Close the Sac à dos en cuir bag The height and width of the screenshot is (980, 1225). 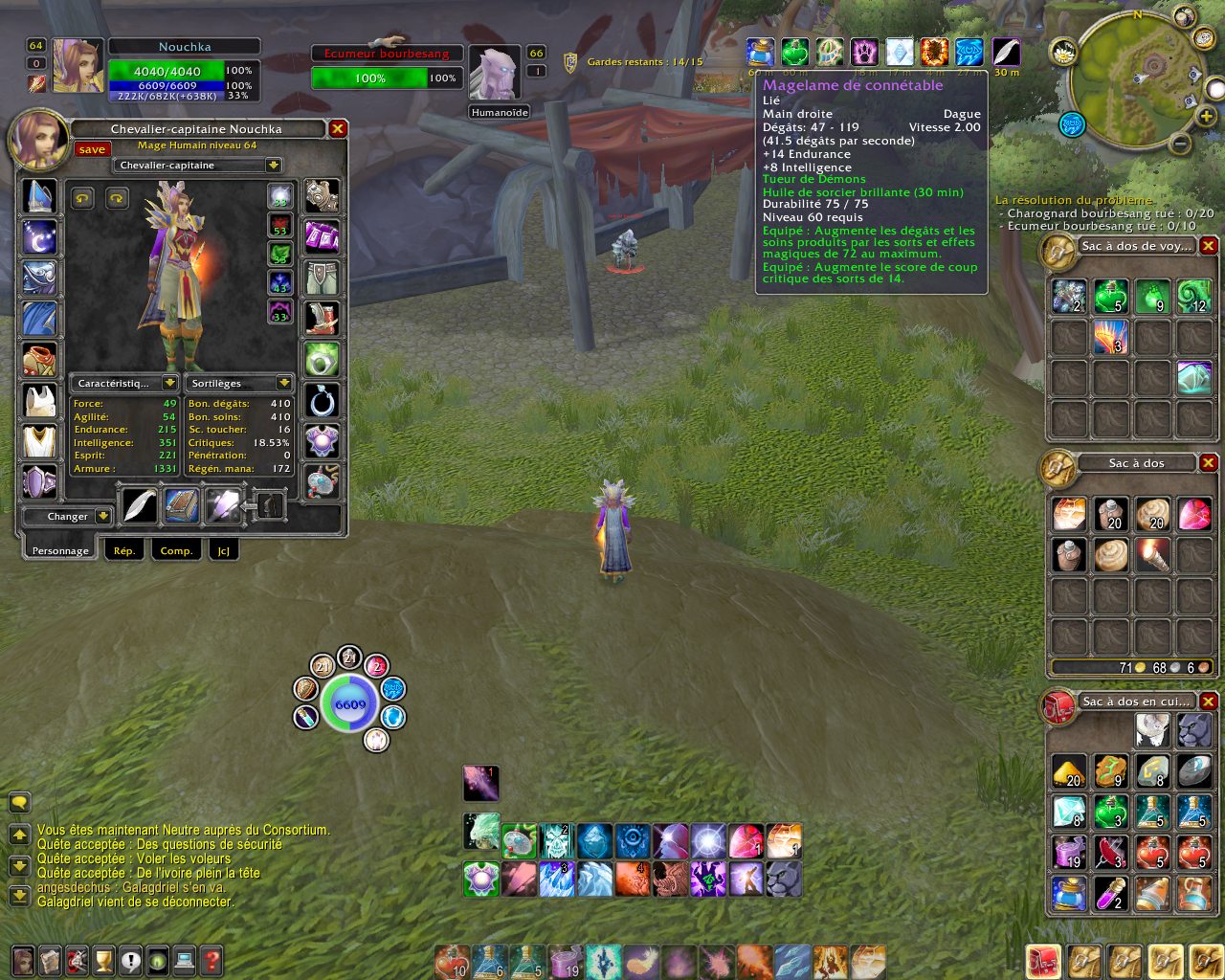pyautogui.click(x=1209, y=702)
